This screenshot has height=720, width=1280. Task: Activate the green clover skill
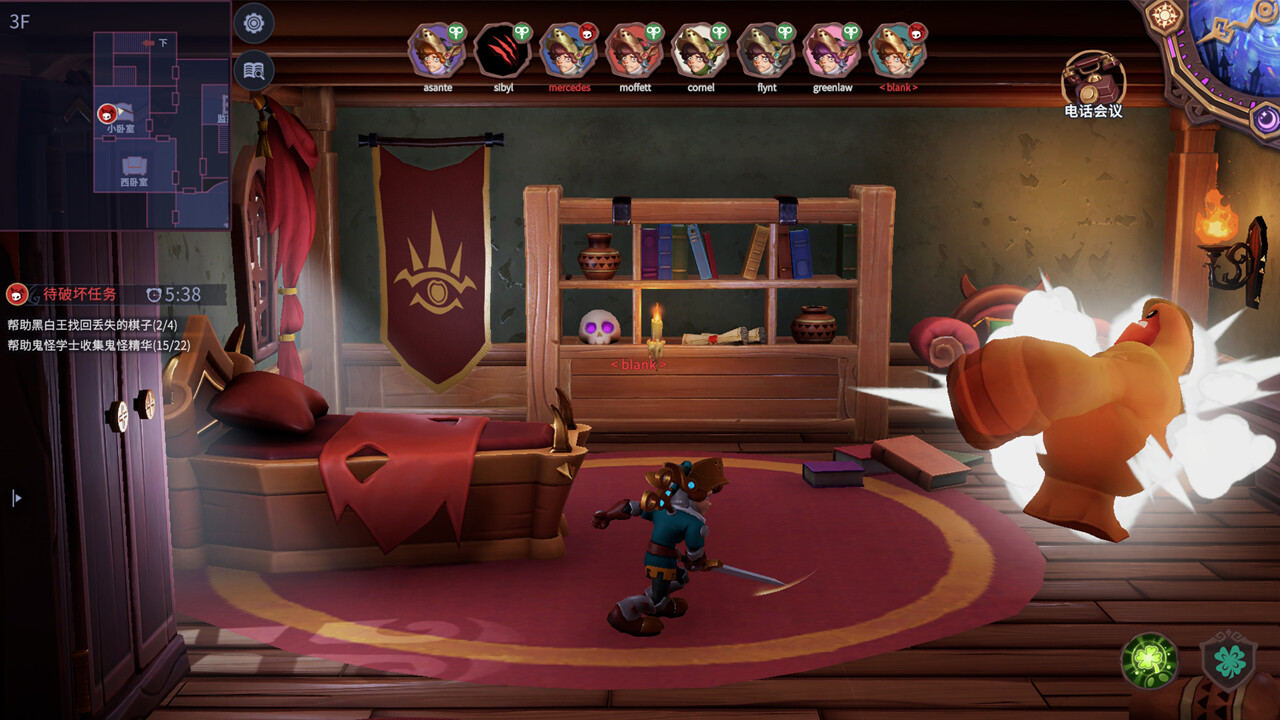tap(1149, 661)
